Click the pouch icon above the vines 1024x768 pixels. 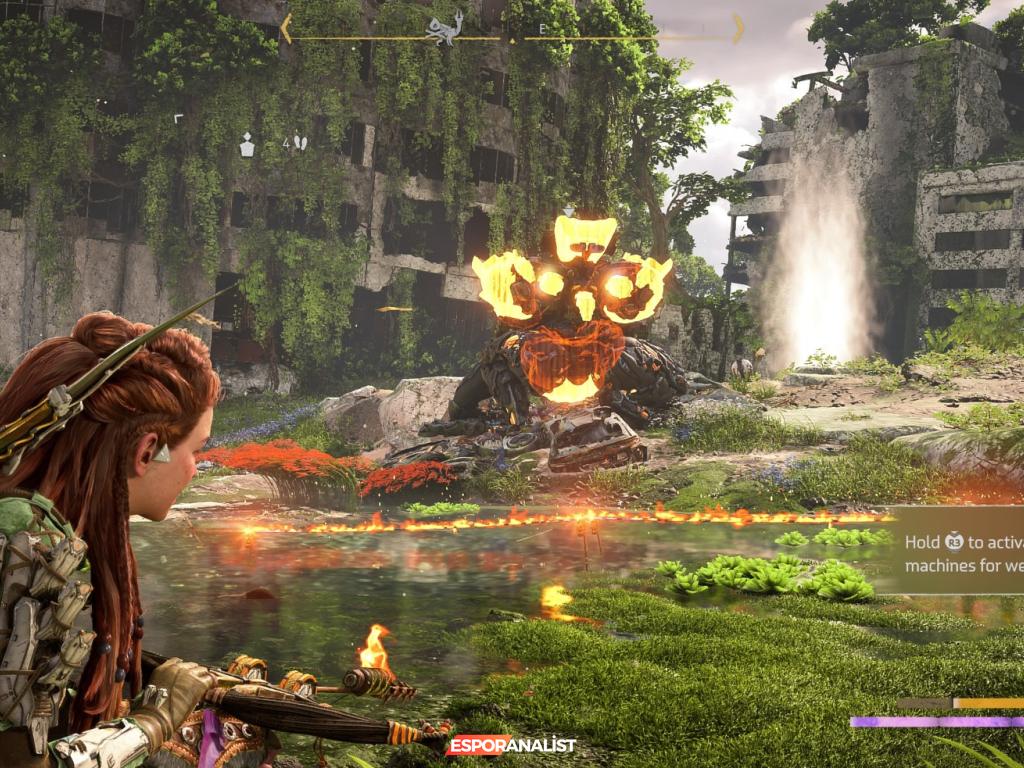(x=247, y=146)
